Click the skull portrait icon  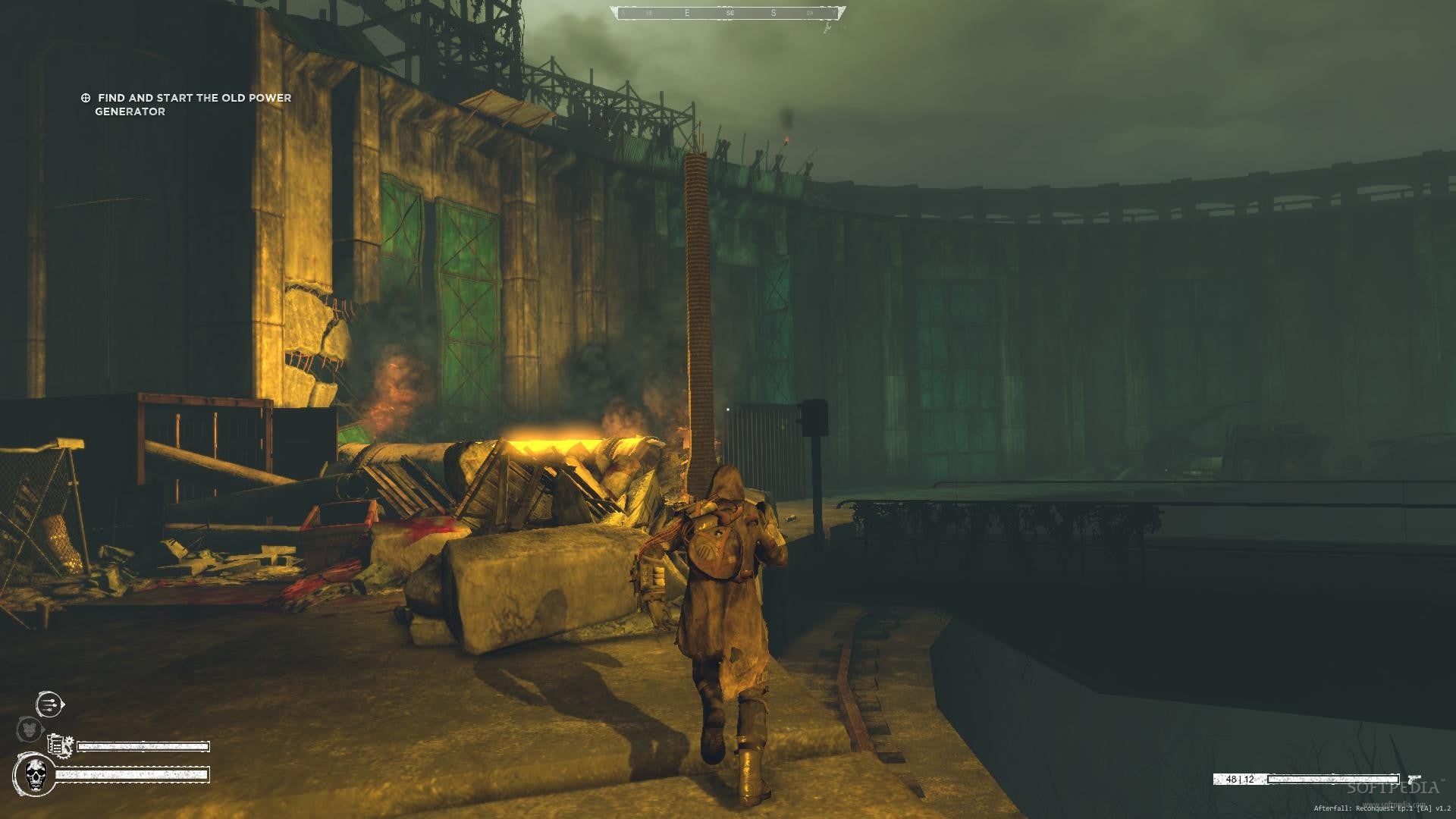pyautogui.click(x=34, y=775)
